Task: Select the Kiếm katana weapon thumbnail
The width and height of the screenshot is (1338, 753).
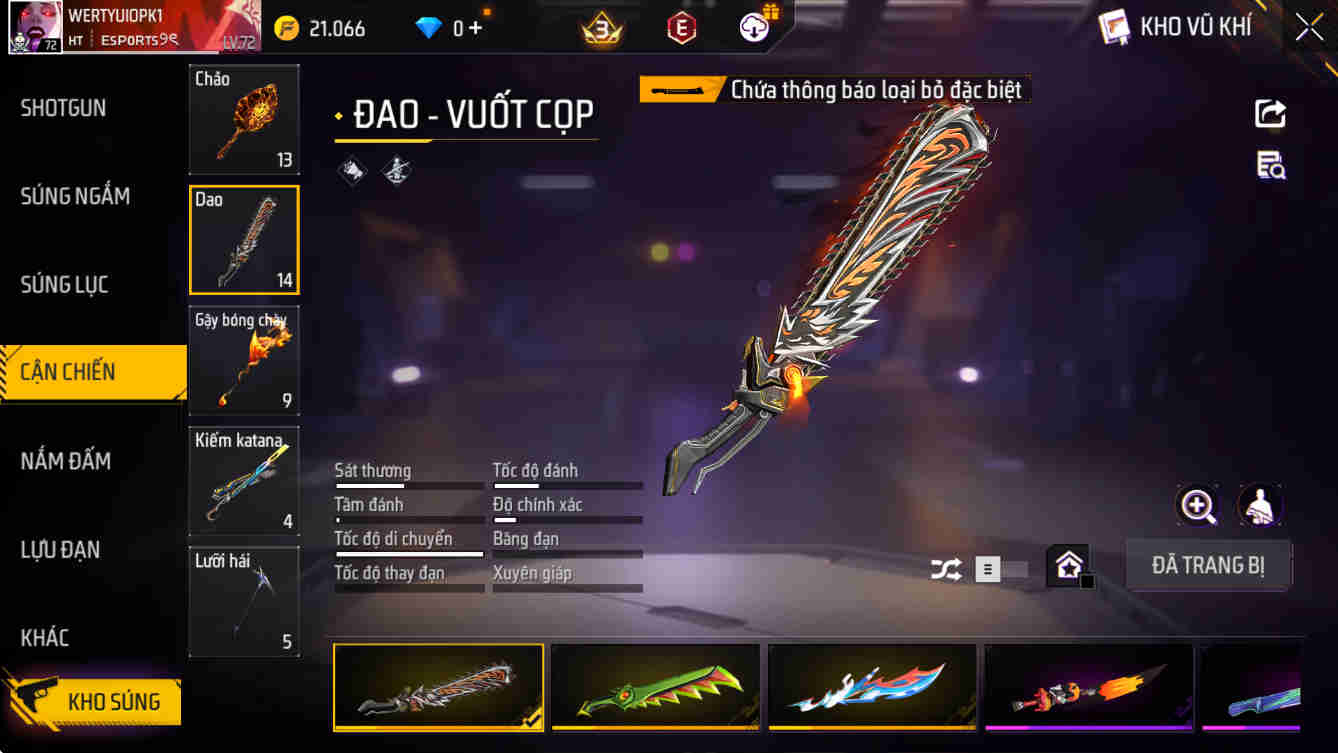Action: point(243,481)
